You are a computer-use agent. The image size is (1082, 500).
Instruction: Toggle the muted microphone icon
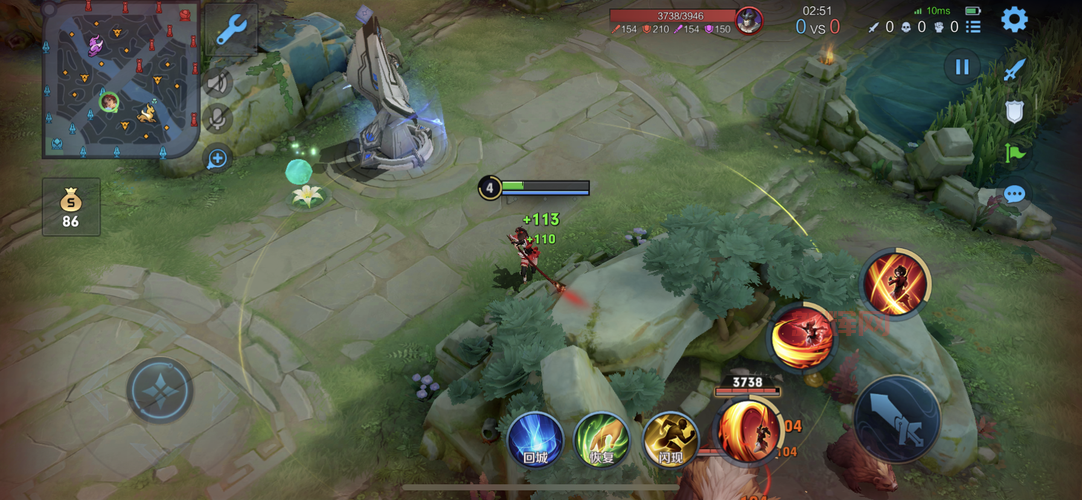[x=217, y=120]
